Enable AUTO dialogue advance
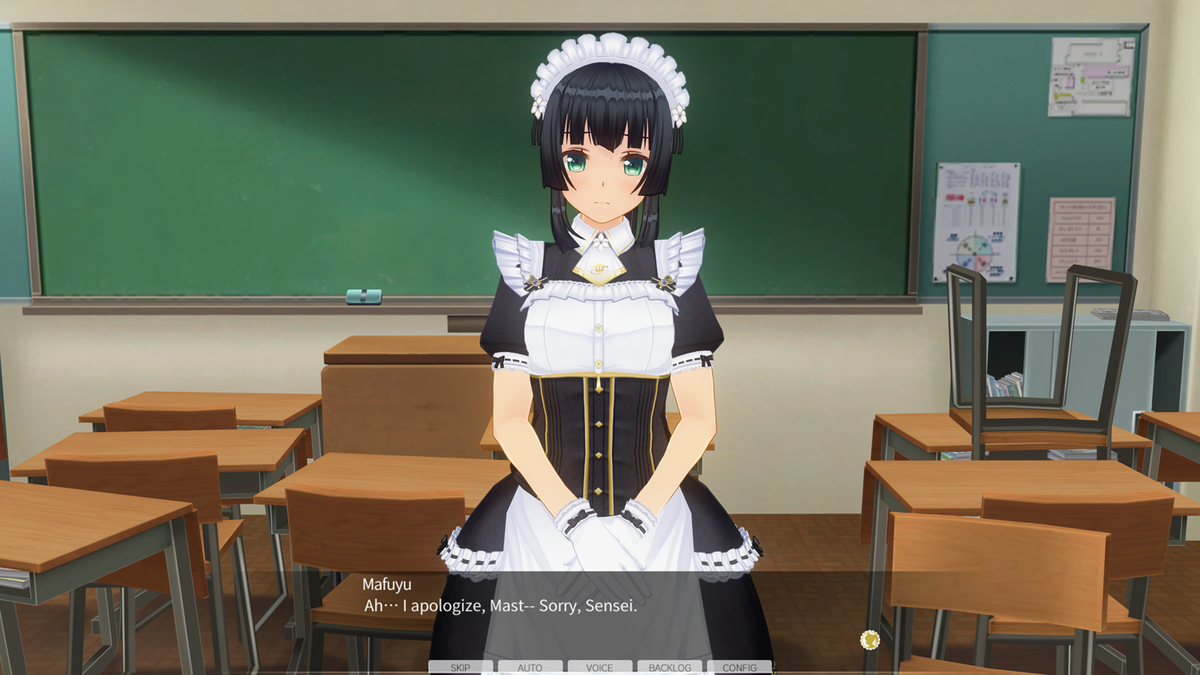The image size is (1200, 675). [x=530, y=667]
